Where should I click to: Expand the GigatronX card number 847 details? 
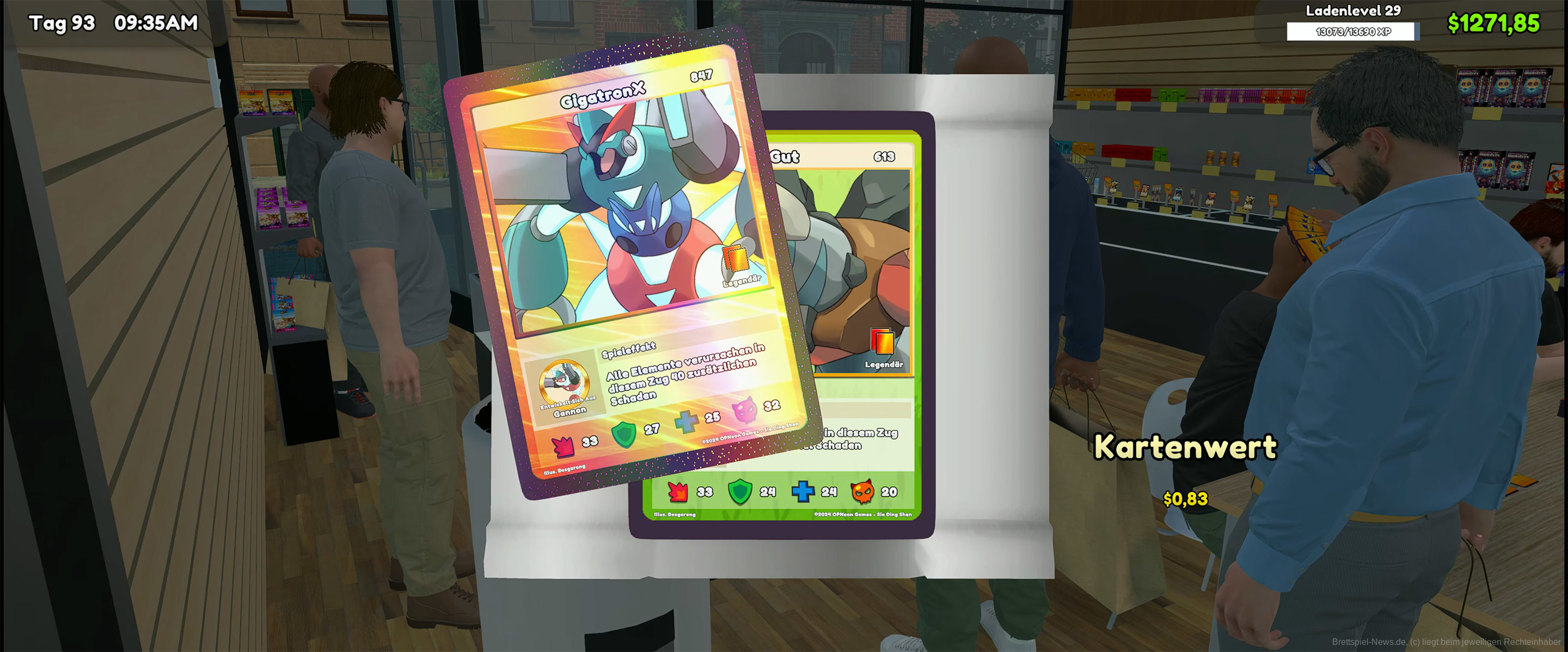(700, 78)
